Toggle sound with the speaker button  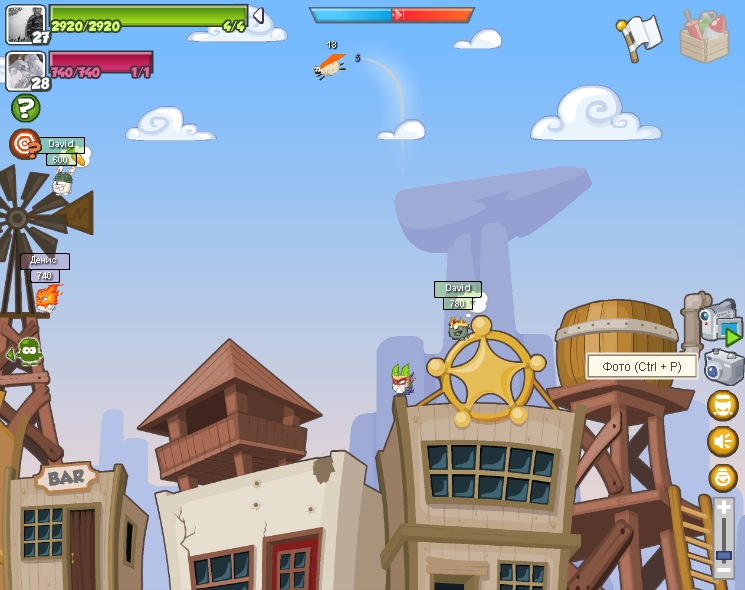(x=722, y=441)
